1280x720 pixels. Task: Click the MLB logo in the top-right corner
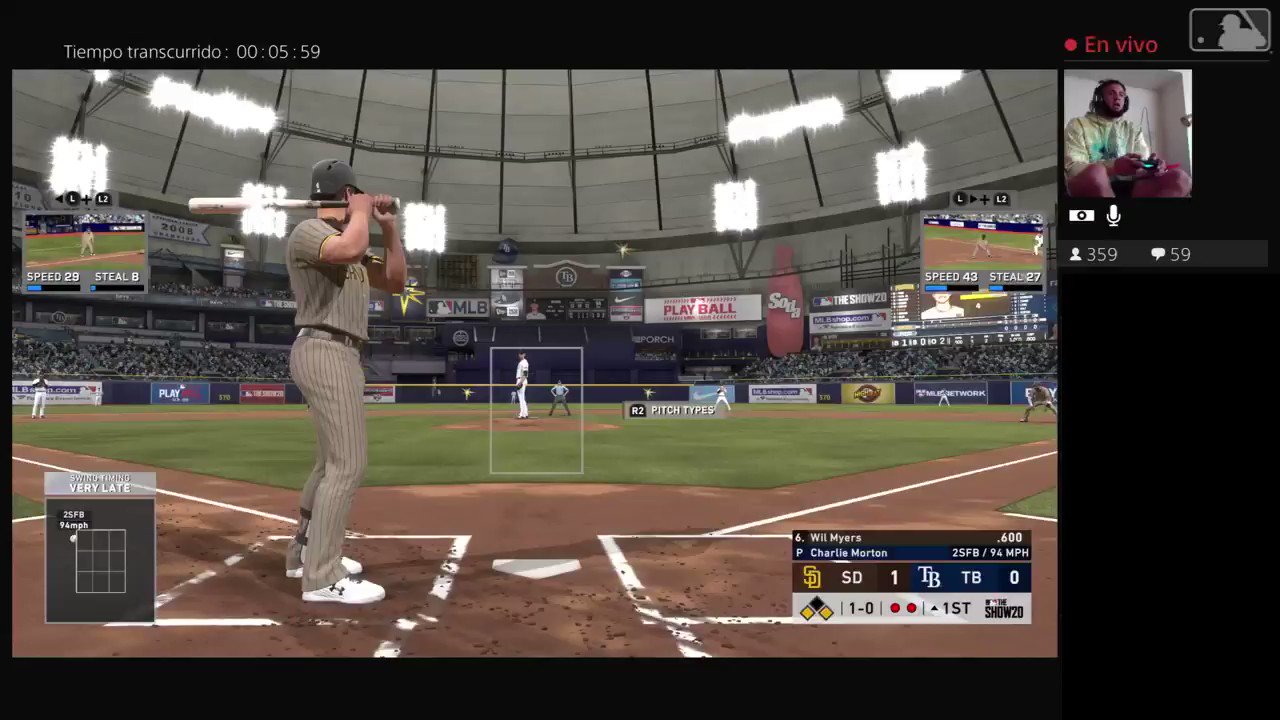pos(1229,30)
